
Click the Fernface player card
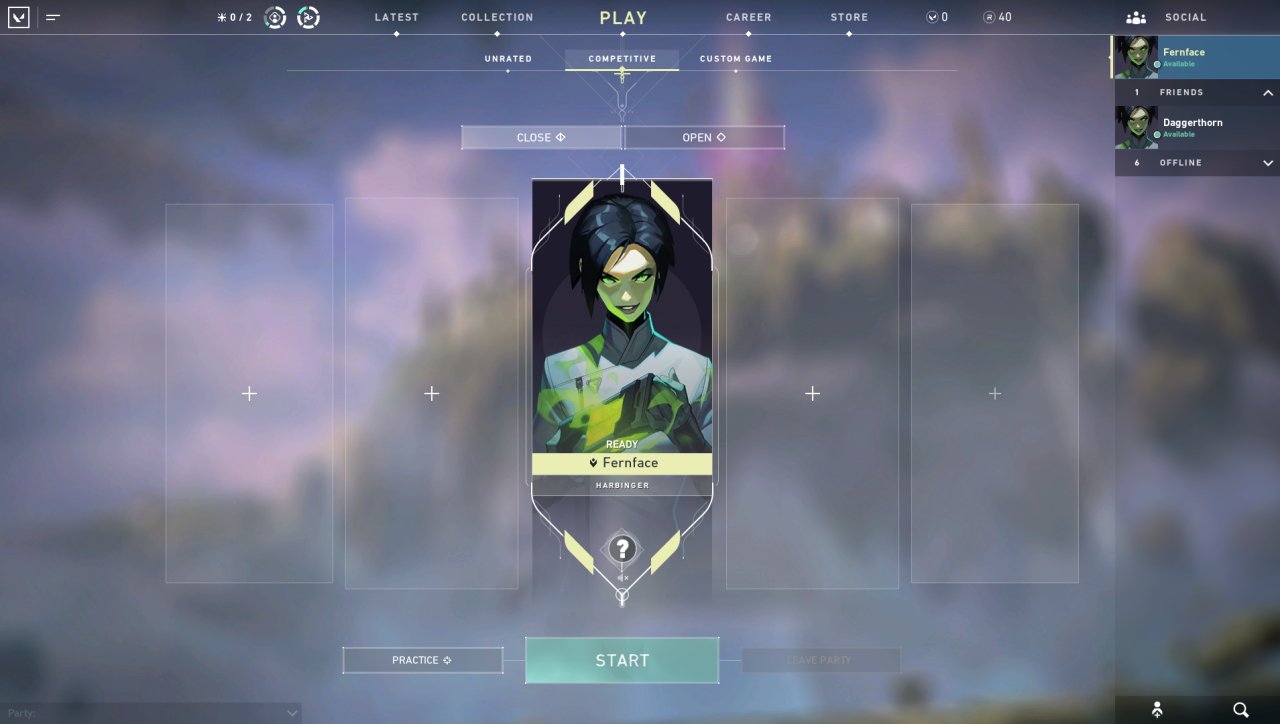point(622,330)
